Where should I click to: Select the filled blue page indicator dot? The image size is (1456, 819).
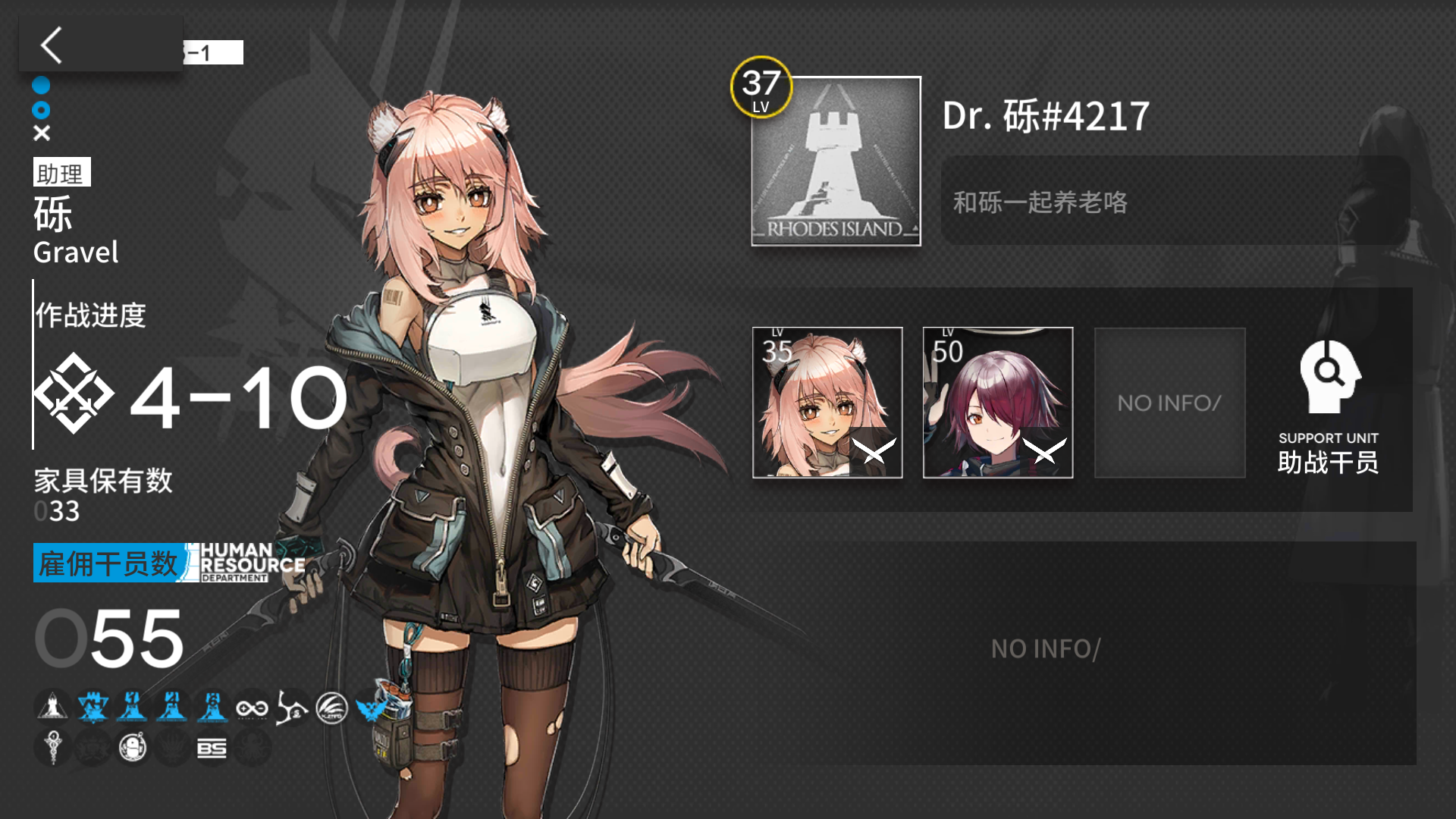point(42,86)
